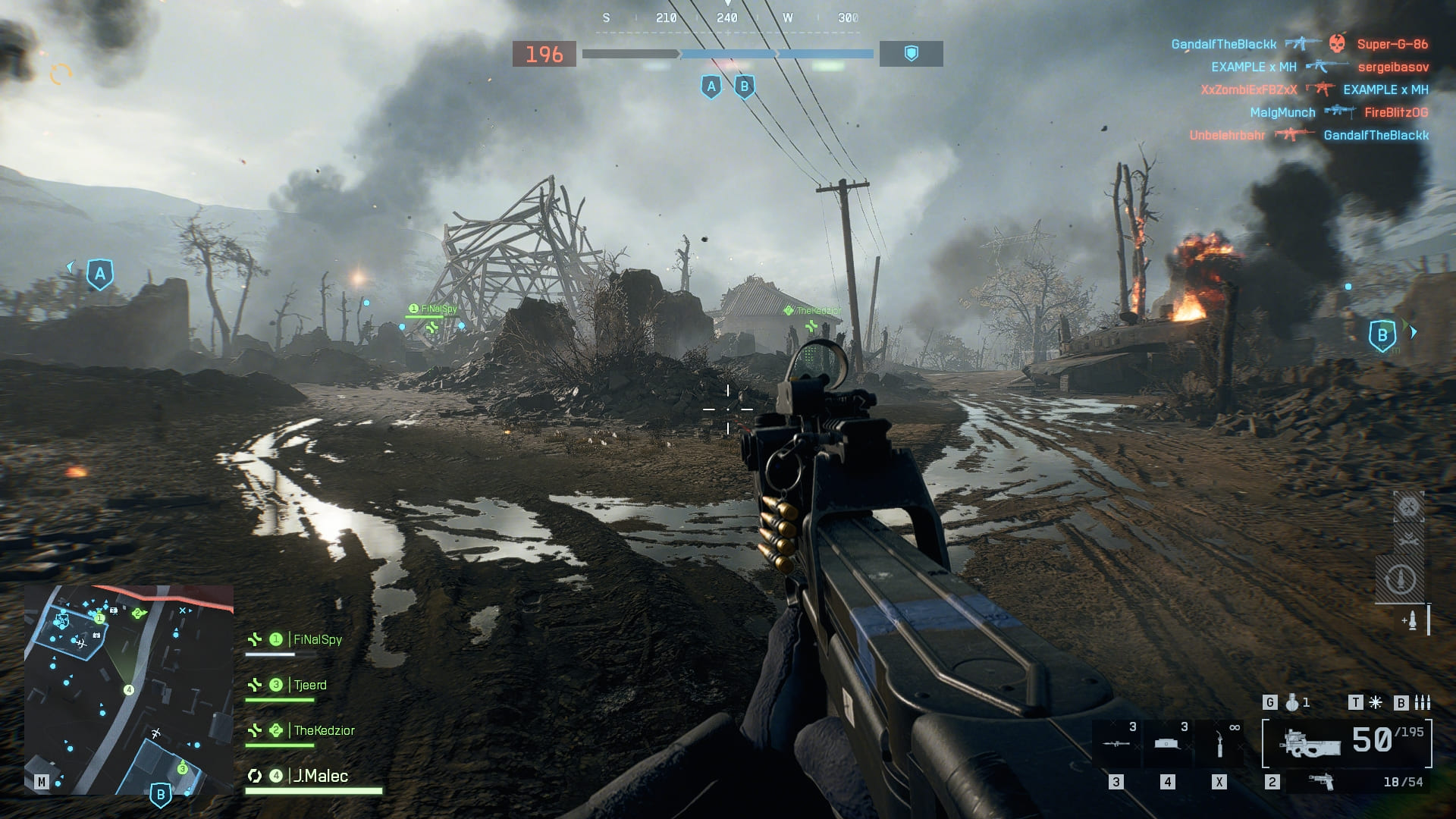1456x819 pixels.
Task: Click the red 196 enemy ticket counter
Action: point(544,55)
